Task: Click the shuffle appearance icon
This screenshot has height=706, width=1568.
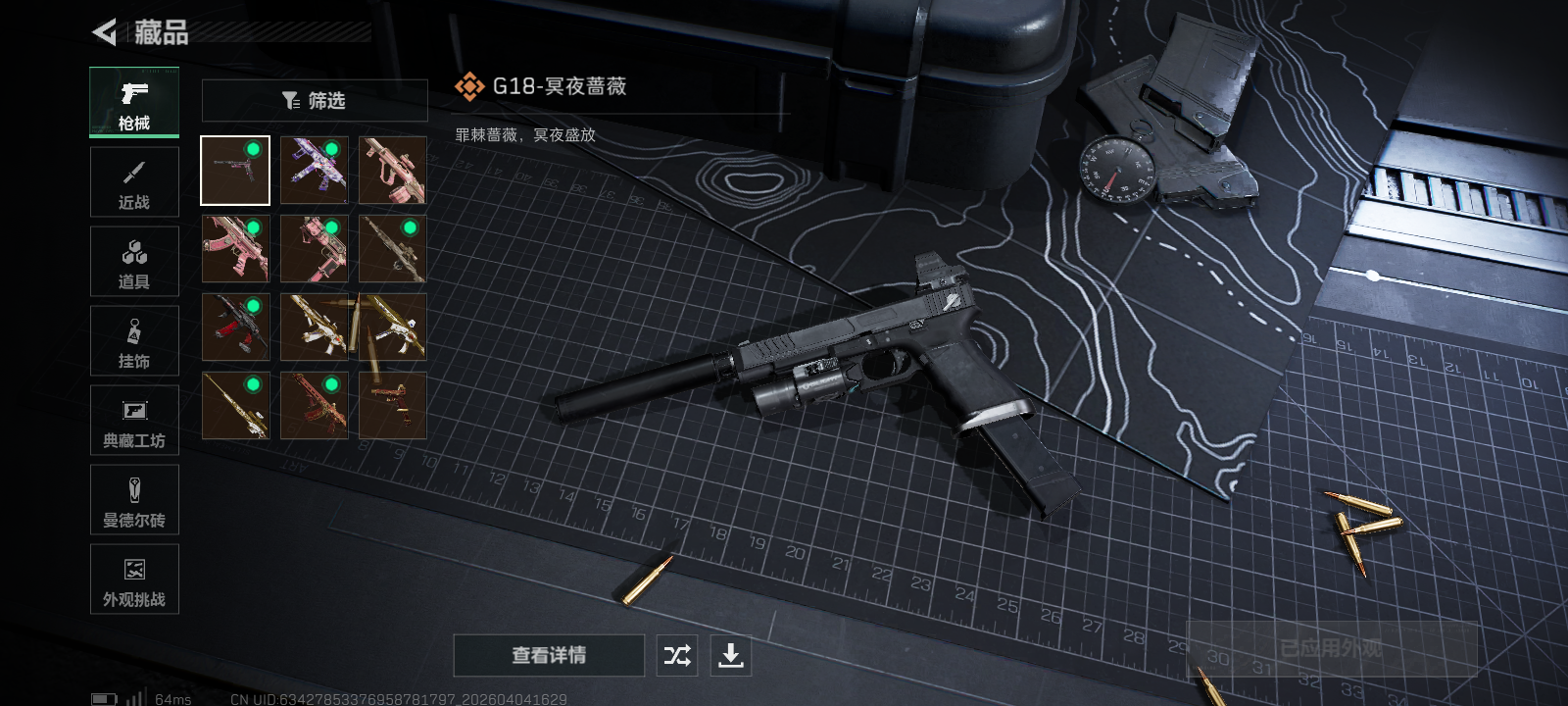Action: click(678, 655)
